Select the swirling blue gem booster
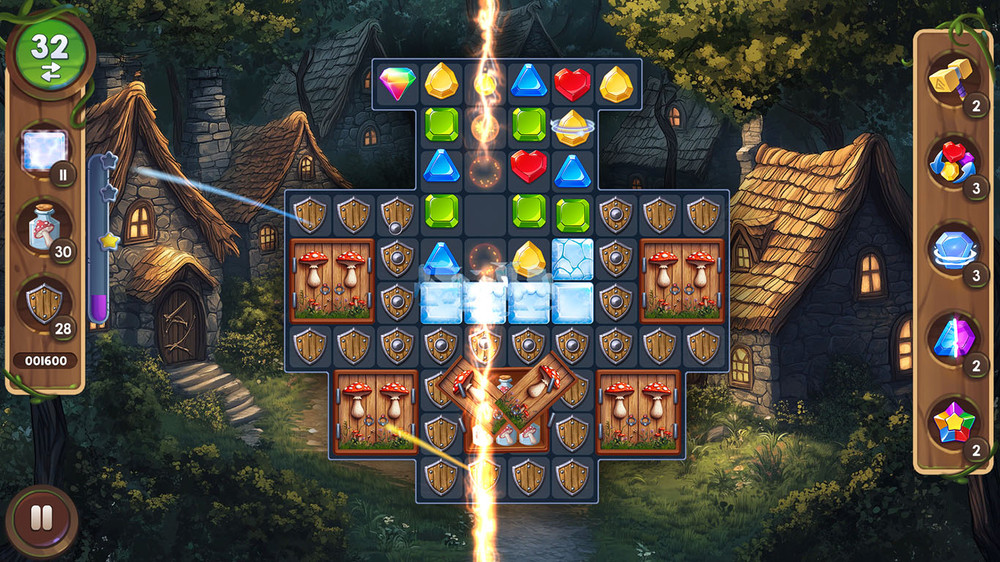 951,248
